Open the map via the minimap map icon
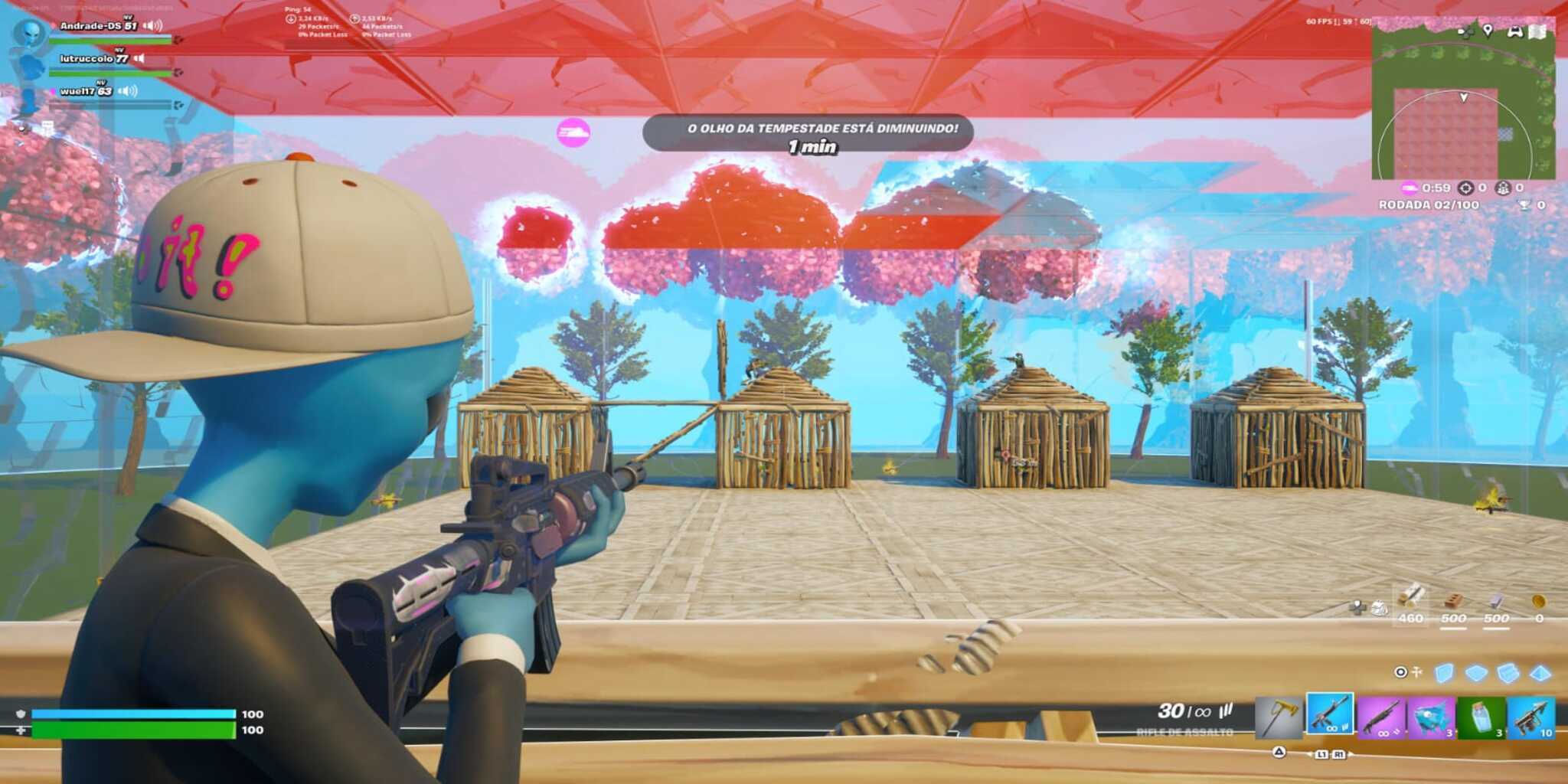The width and height of the screenshot is (1568, 784). coord(1537,31)
